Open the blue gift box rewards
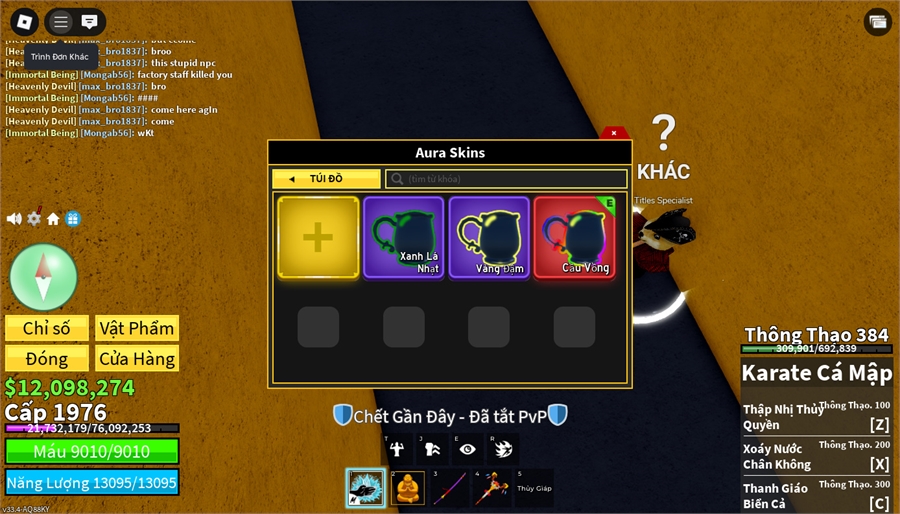The height and width of the screenshot is (514, 900). tap(73, 219)
